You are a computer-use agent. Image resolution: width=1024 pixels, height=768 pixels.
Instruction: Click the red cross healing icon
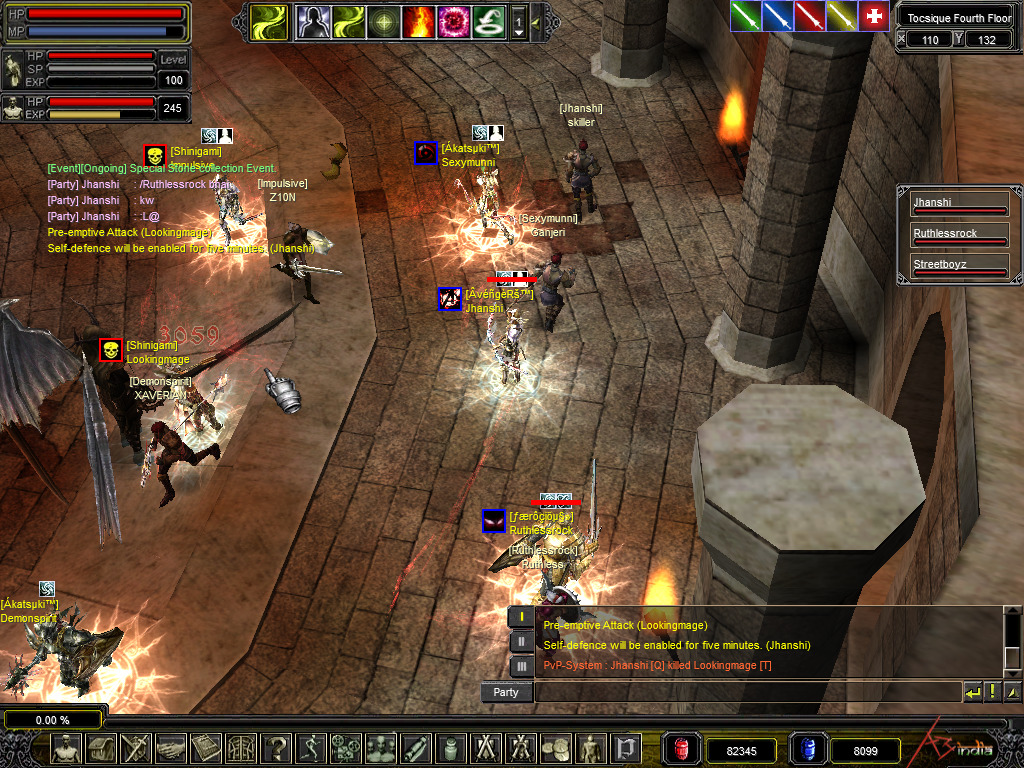[x=874, y=16]
